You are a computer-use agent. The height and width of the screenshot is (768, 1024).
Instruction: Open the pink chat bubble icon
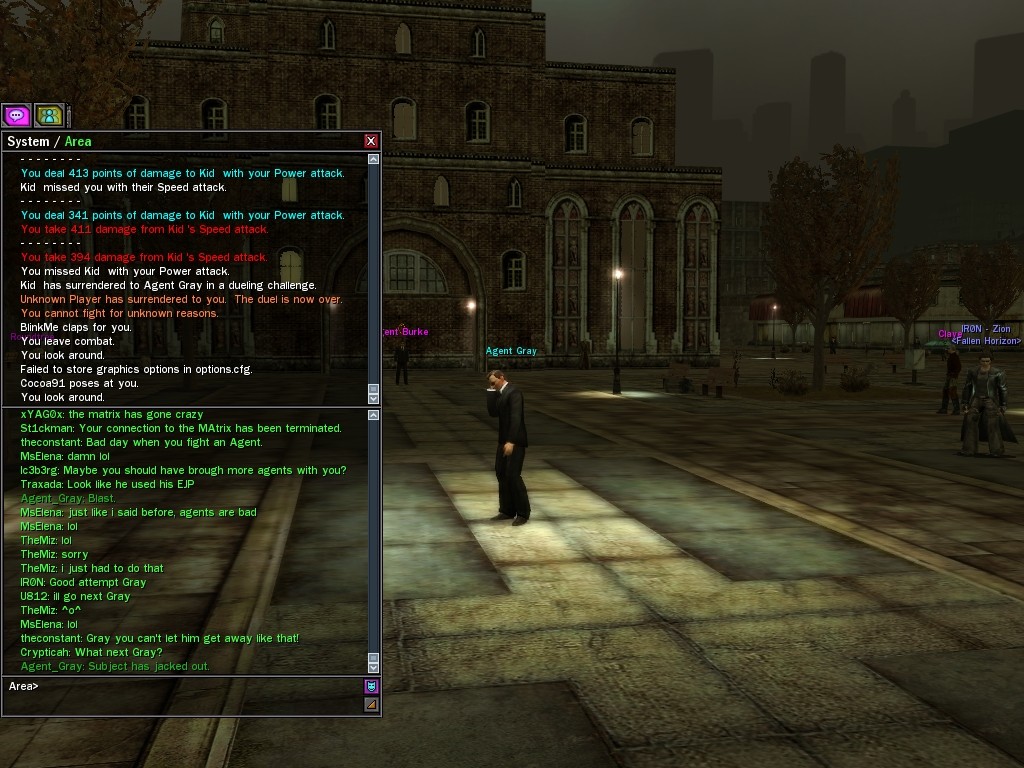pos(16,116)
